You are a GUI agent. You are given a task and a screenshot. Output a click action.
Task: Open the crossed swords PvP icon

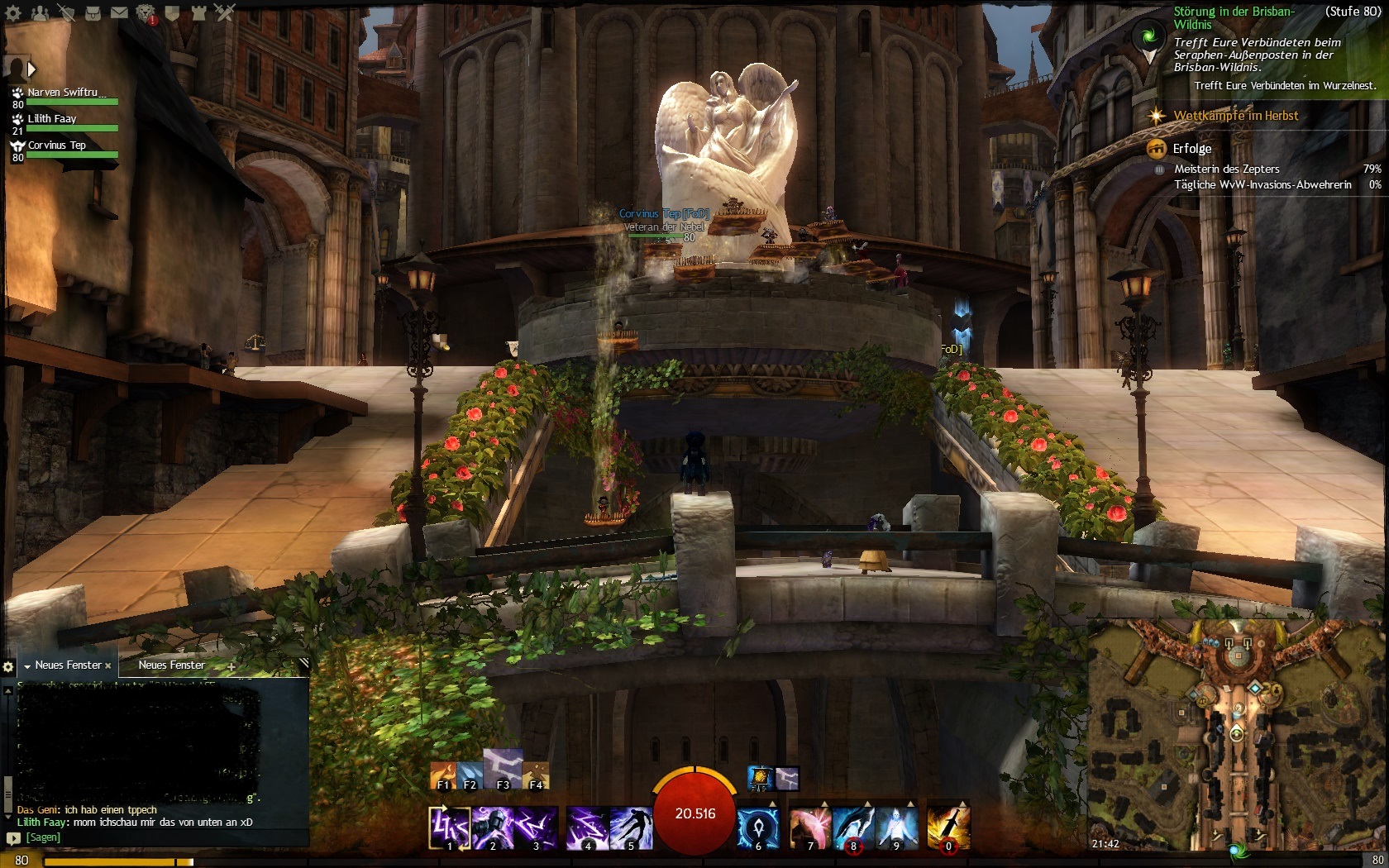pos(225,12)
